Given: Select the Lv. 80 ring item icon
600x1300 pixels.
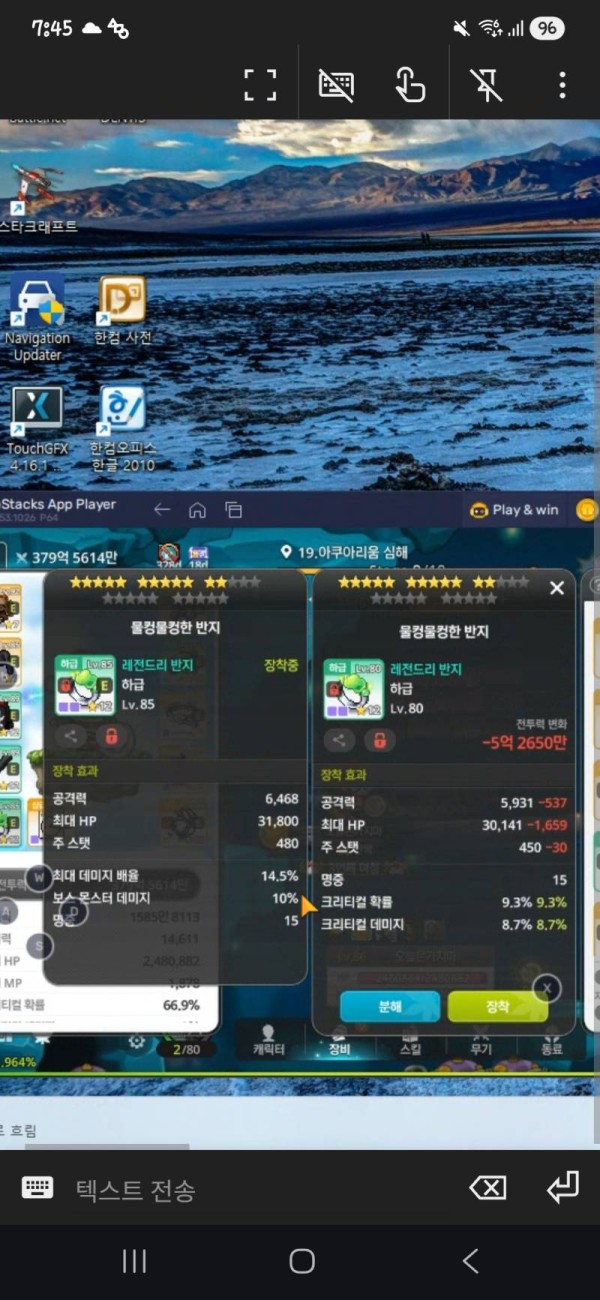Looking at the screenshot, I should pyautogui.click(x=353, y=687).
